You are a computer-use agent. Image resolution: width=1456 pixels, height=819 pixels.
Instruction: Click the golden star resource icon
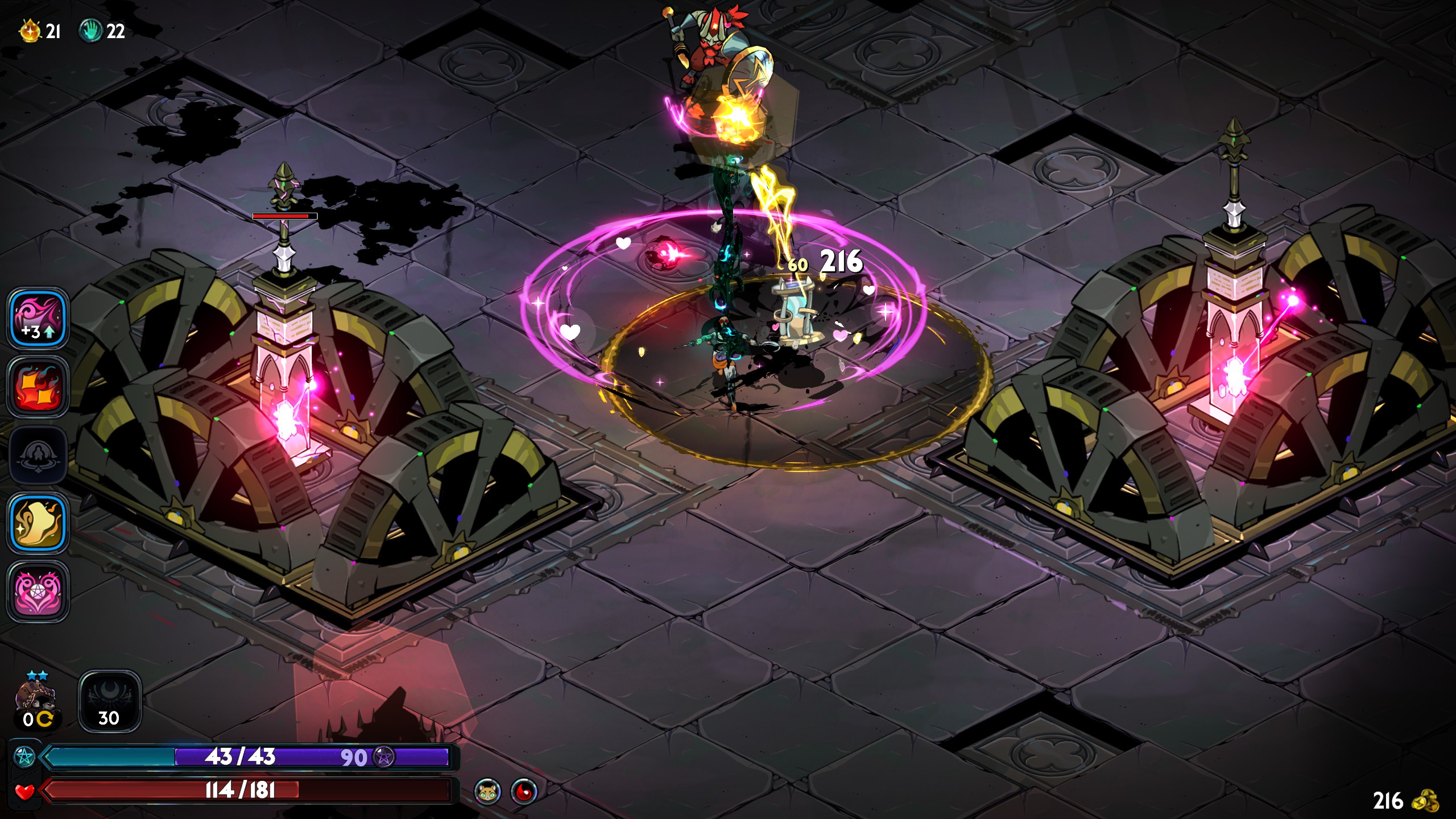tap(30, 31)
